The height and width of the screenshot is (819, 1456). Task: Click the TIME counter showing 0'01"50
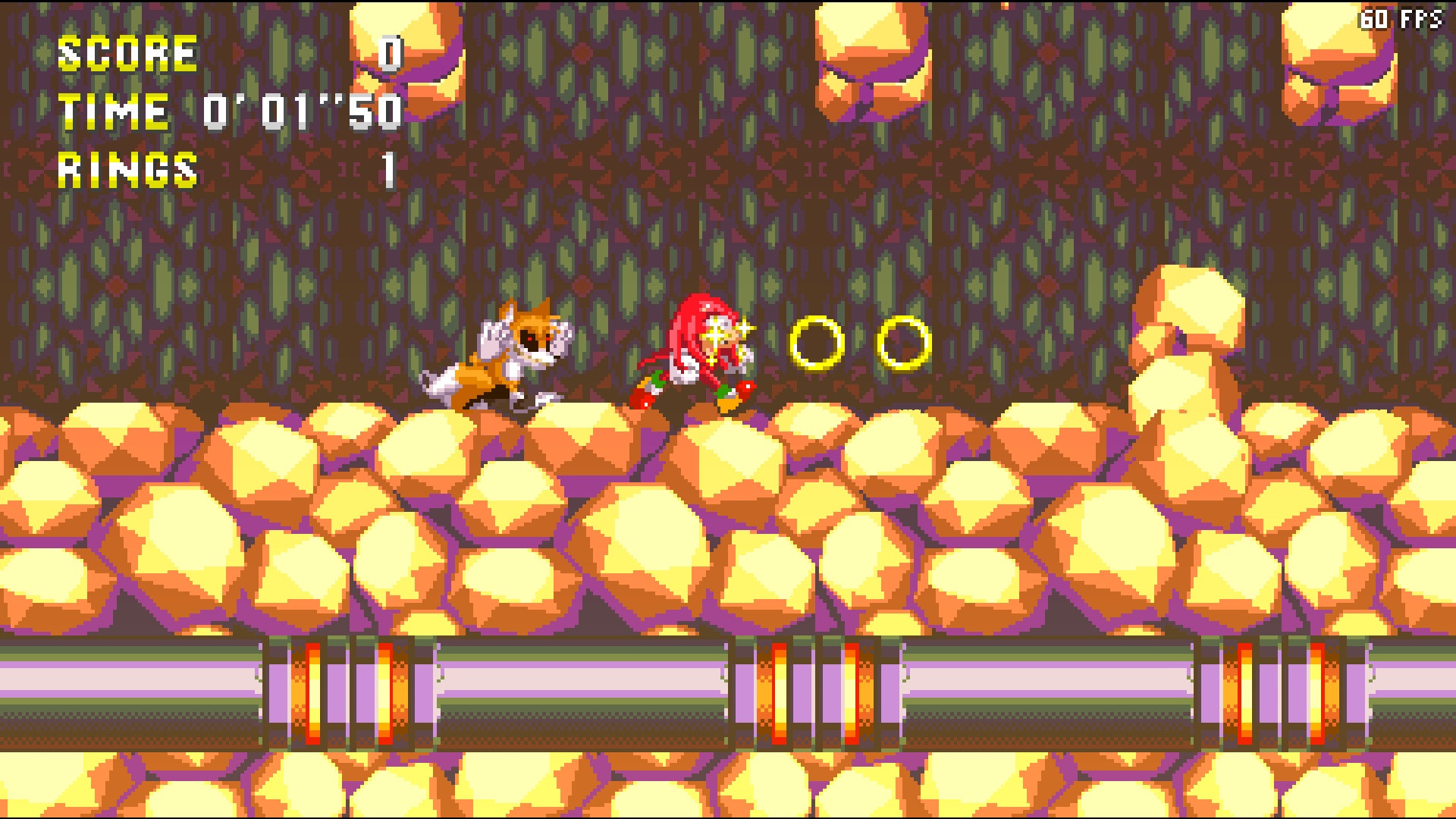[303, 112]
